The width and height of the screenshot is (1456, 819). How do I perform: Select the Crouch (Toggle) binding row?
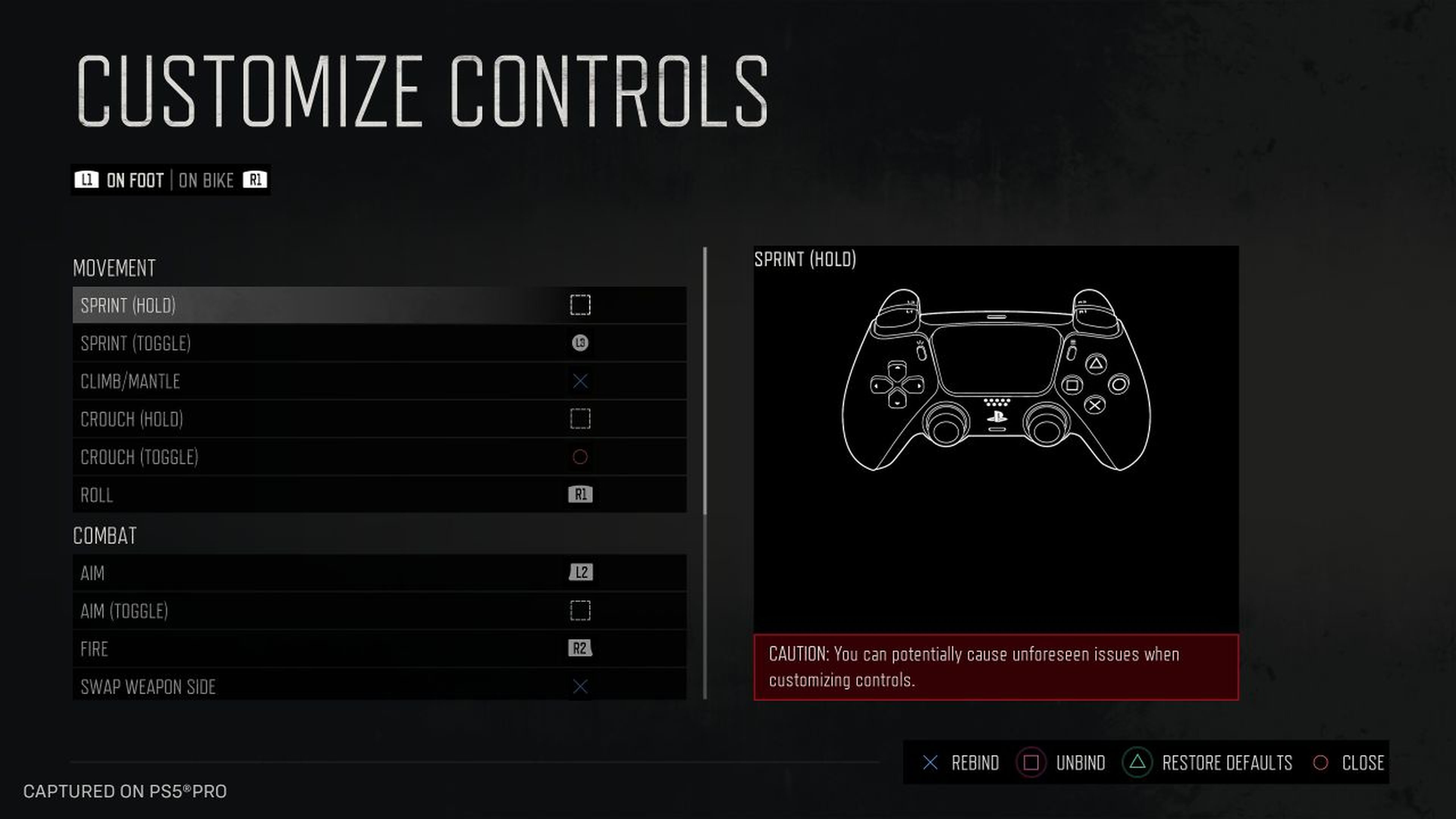[379, 457]
